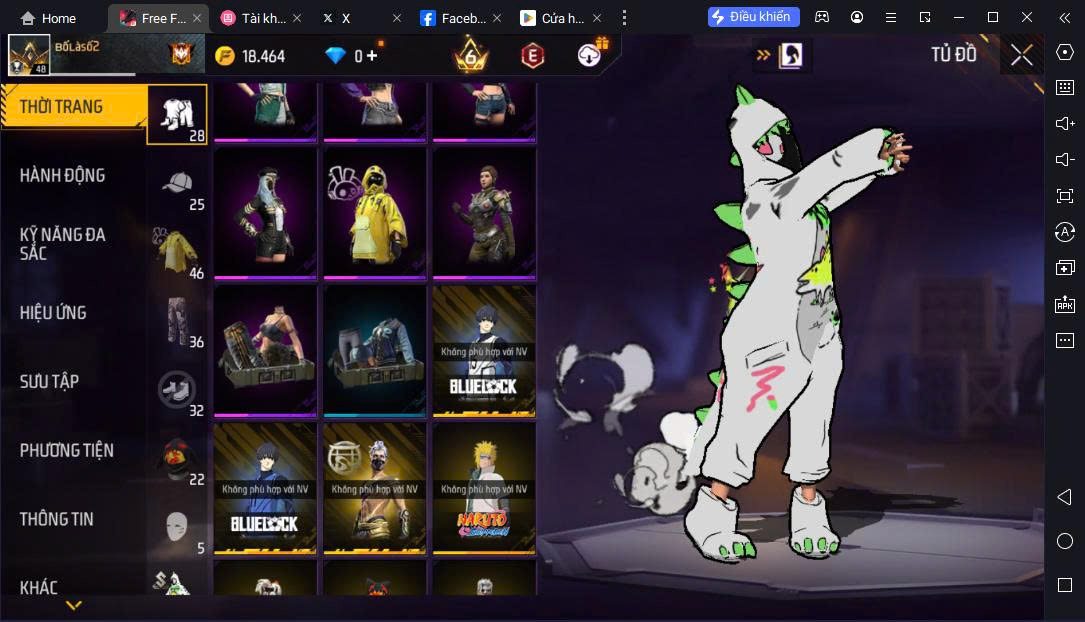The width and height of the screenshot is (1085, 622).
Task: Open the Elite pass red hexagon icon
Action: (x=532, y=56)
